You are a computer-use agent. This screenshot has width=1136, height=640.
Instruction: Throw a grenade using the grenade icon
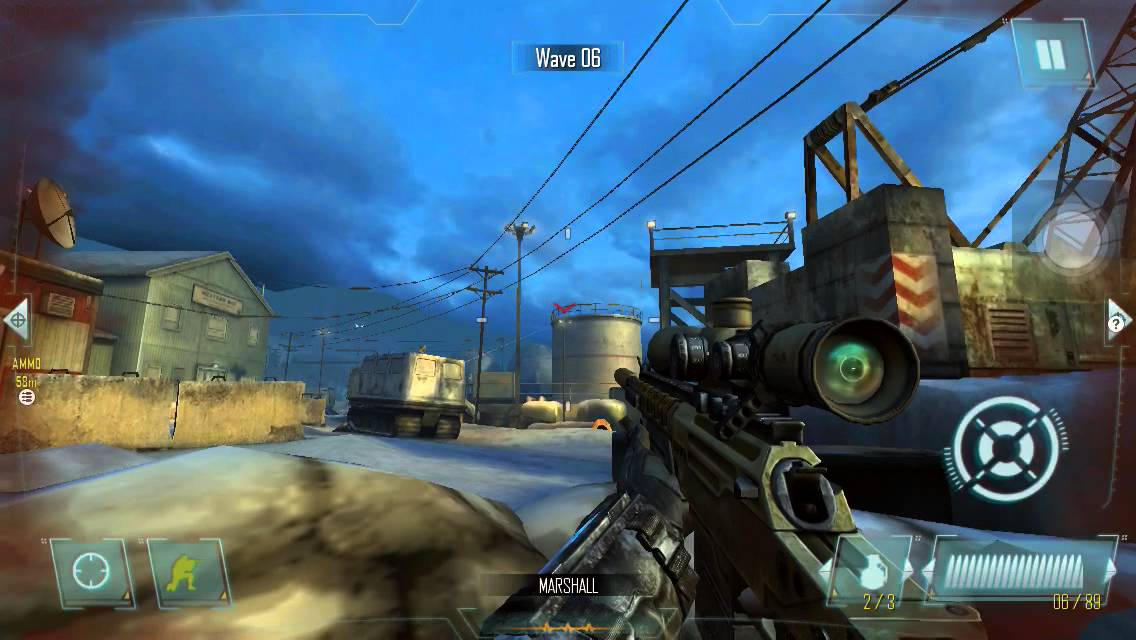(x=865, y=569)
